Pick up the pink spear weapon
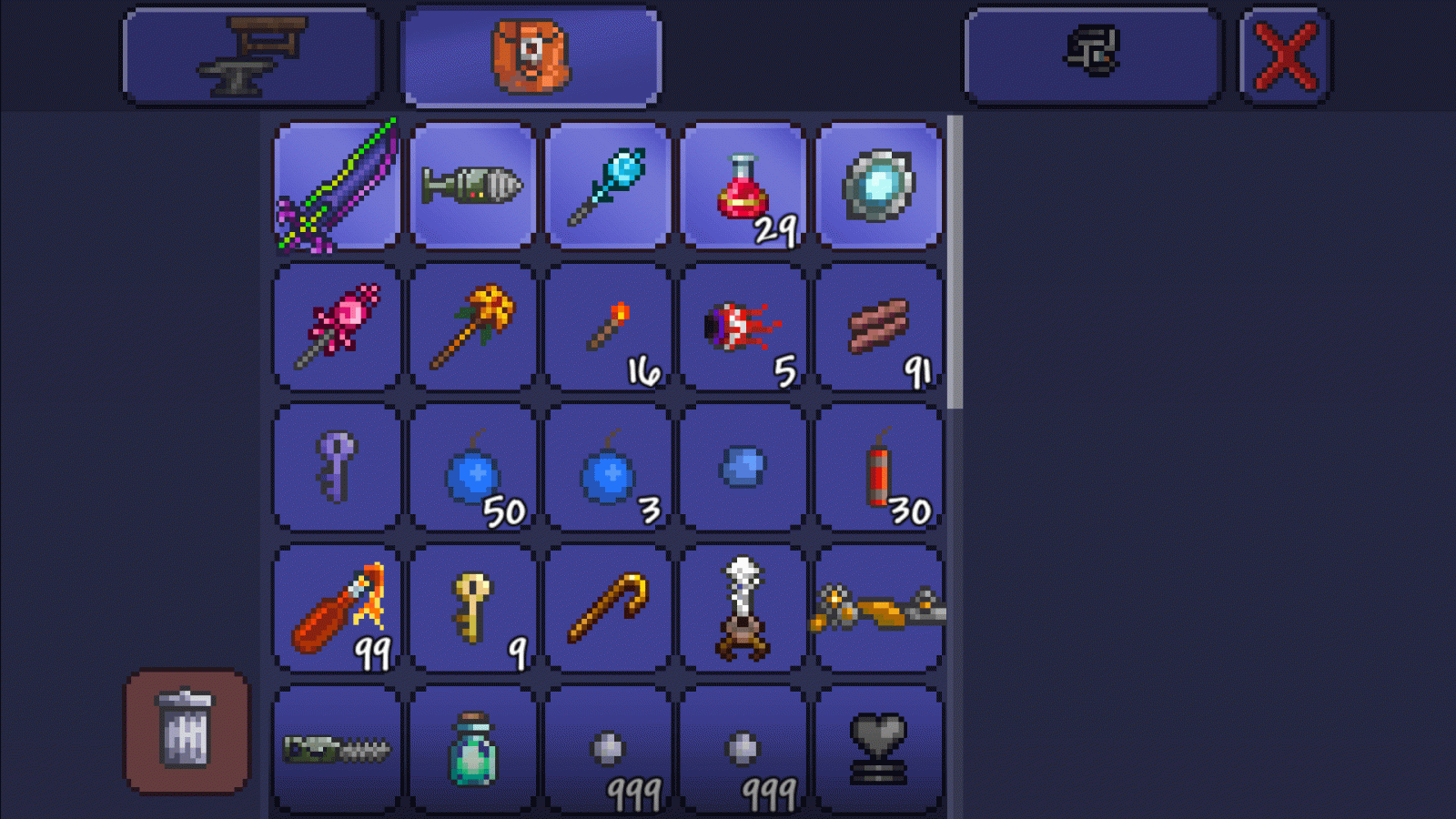The width and height of the screenshot is (1456, 819). tap(337, 326)
